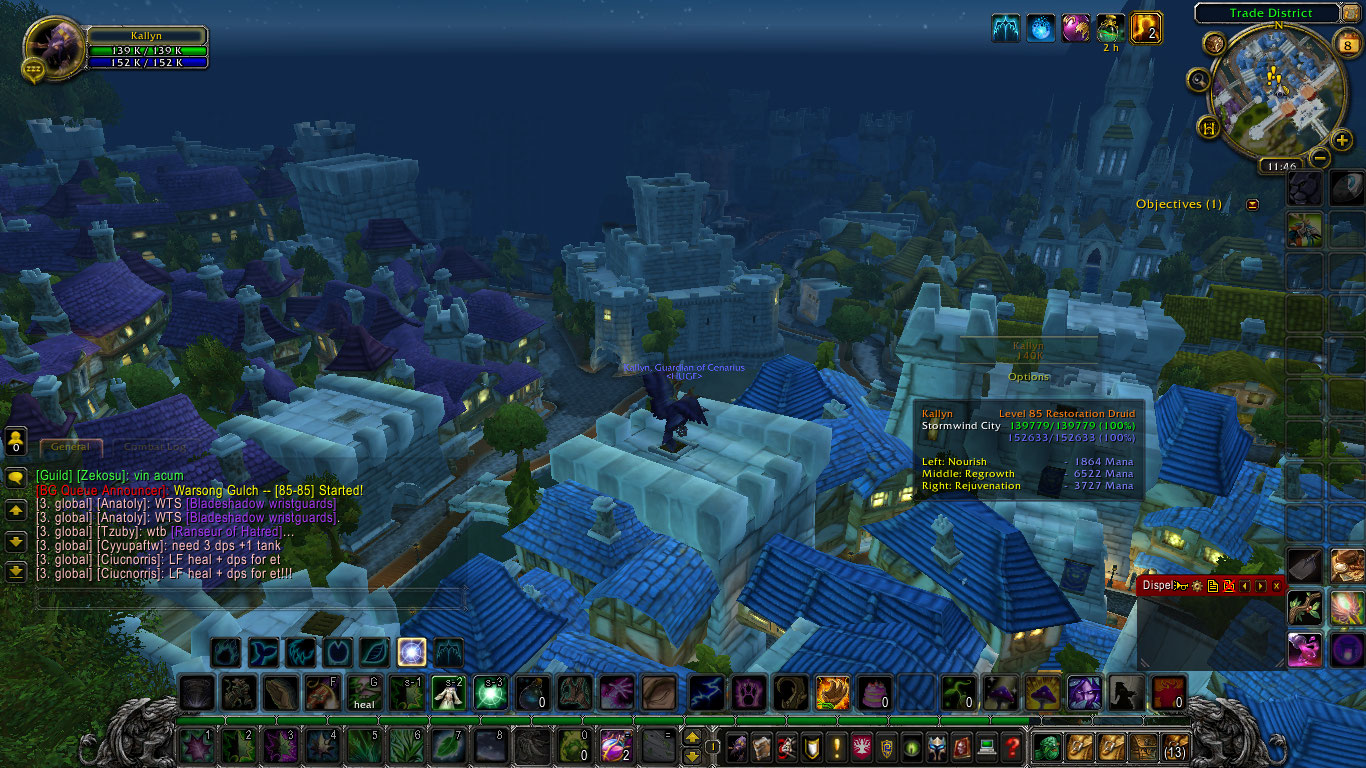This screenshot has width=1366, height=768.
Task: Close the Dispel bar with its X
Action: click(1276, 586)
